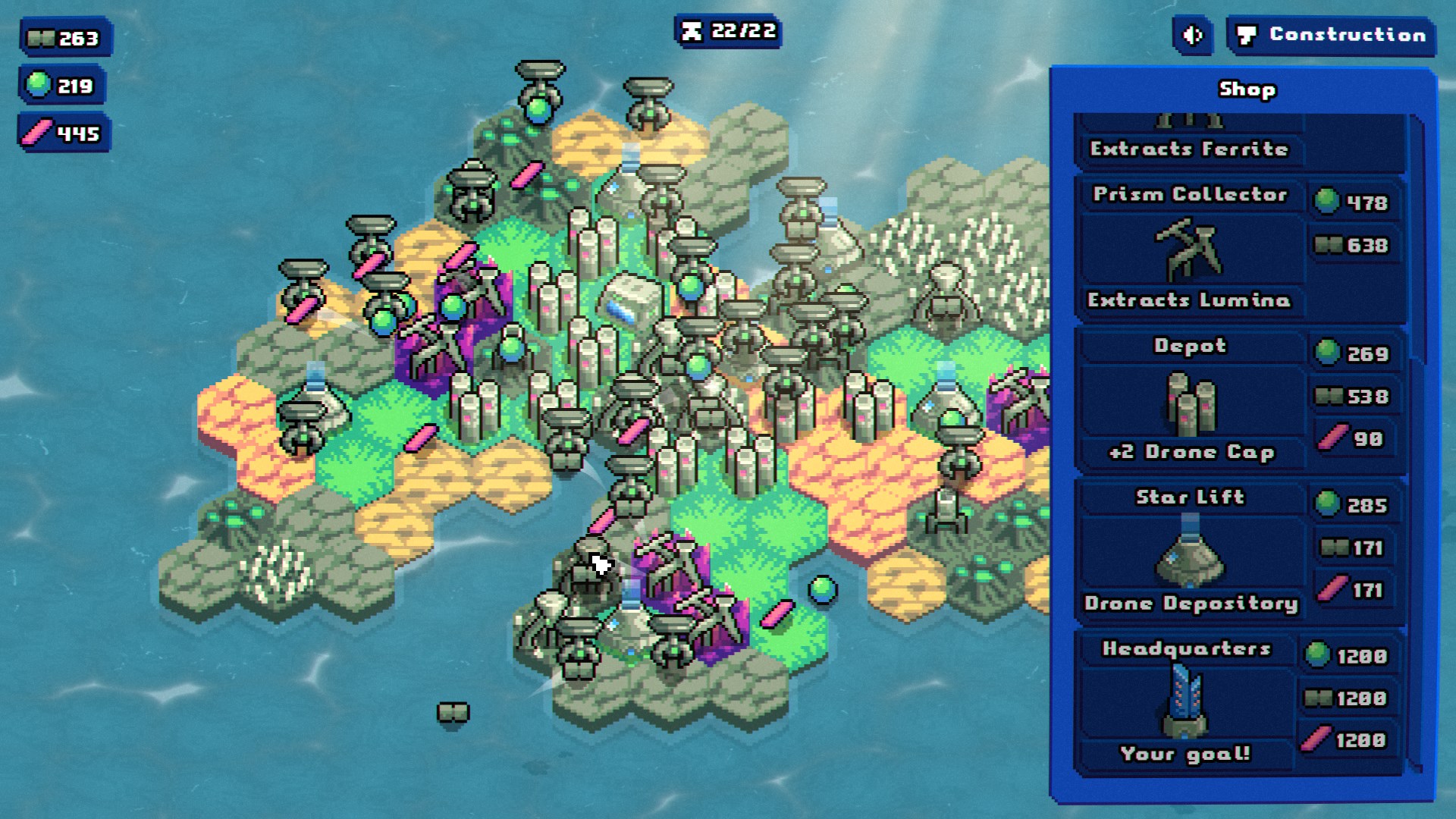Toggle the sound speaker button

click(x=1194, y=35)
